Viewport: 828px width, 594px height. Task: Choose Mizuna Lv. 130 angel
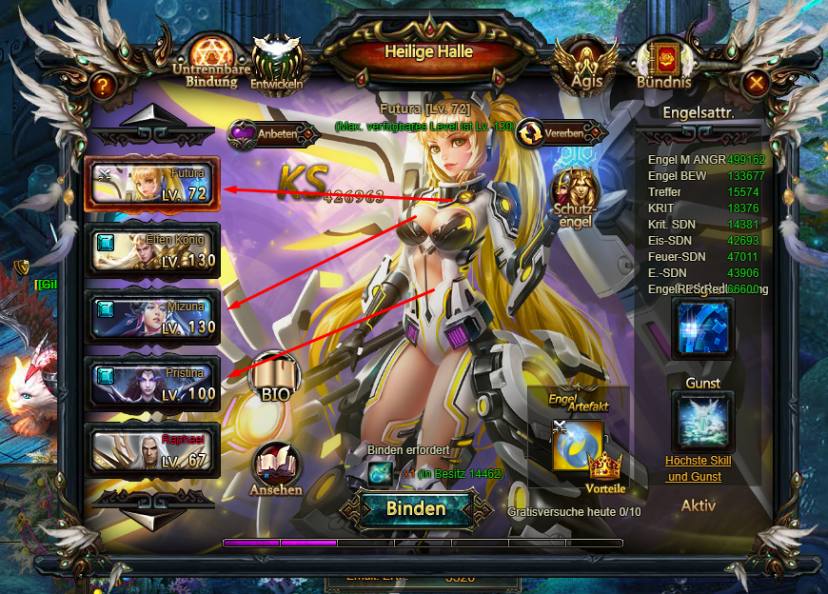[x=152, y=316]
